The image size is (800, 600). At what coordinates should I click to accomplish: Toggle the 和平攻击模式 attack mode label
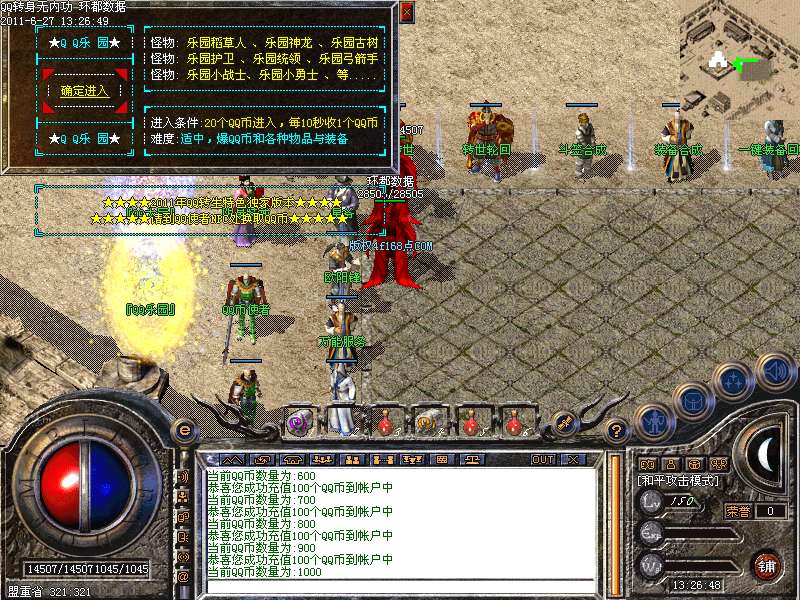(x=680, y=480)
